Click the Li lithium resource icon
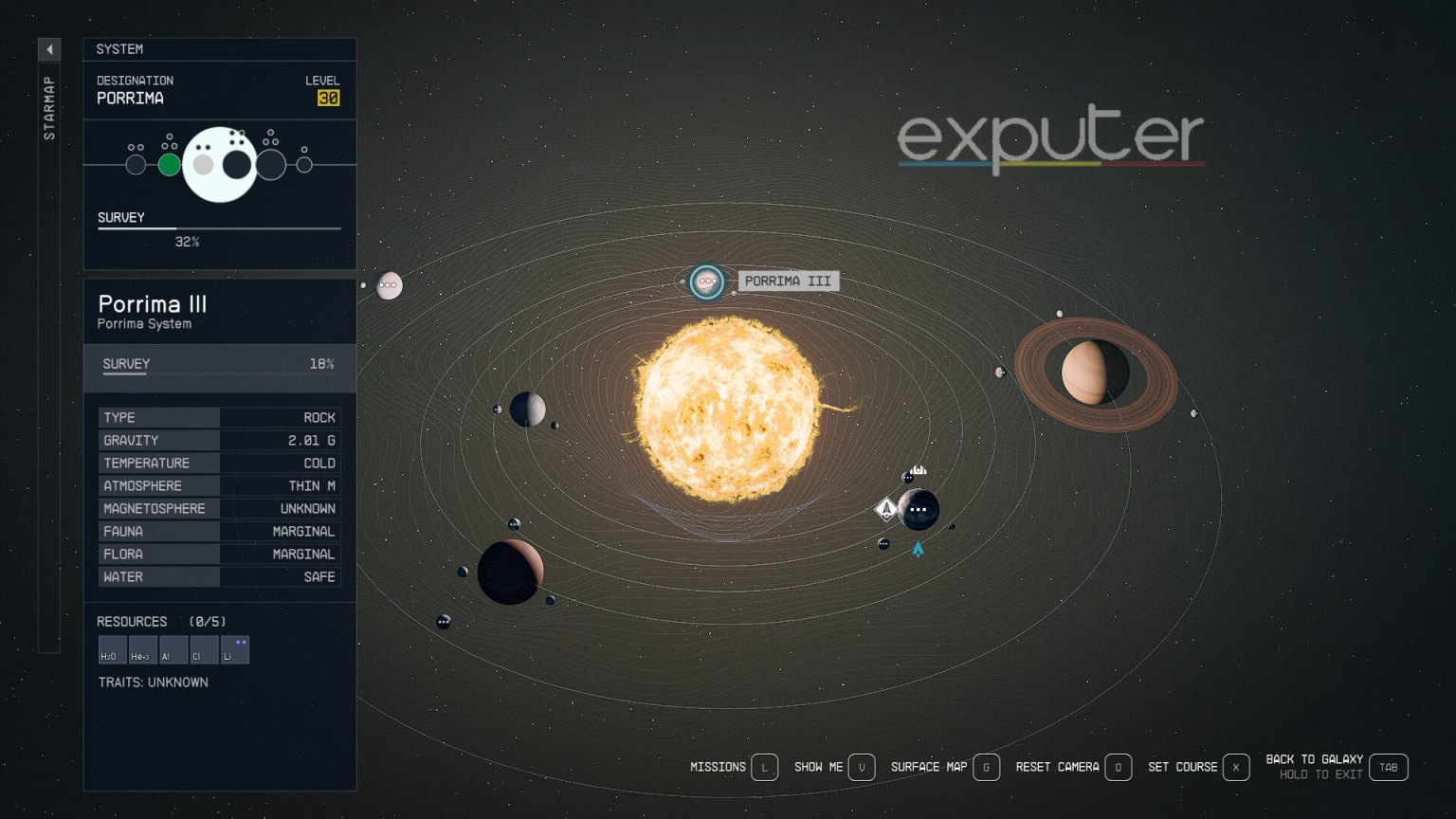The width and height of the screenshot is (1456, 819). pyautogui.click(x=235, y=649)
